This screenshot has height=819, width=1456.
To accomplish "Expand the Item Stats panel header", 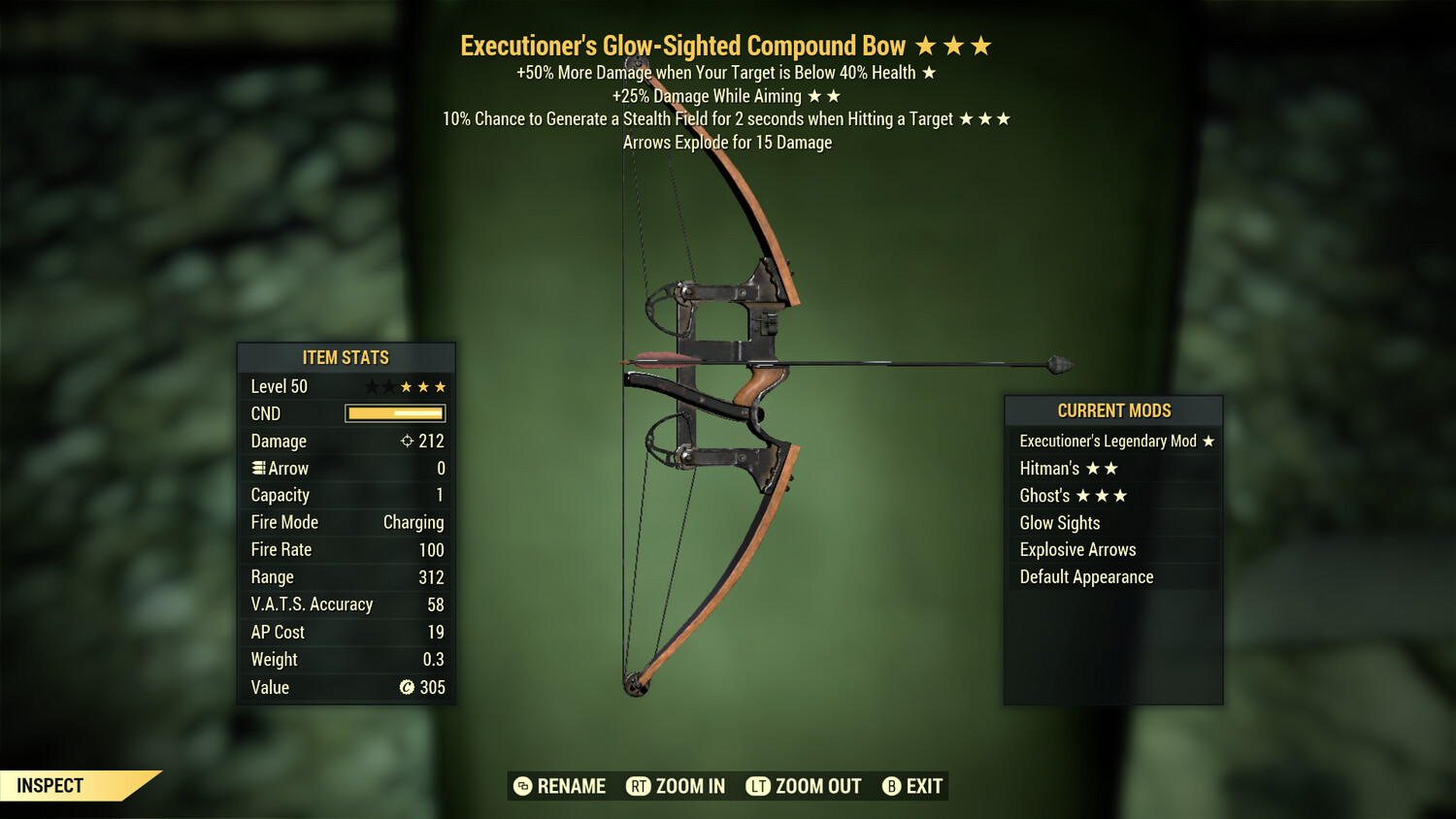I will pos(346,357).
